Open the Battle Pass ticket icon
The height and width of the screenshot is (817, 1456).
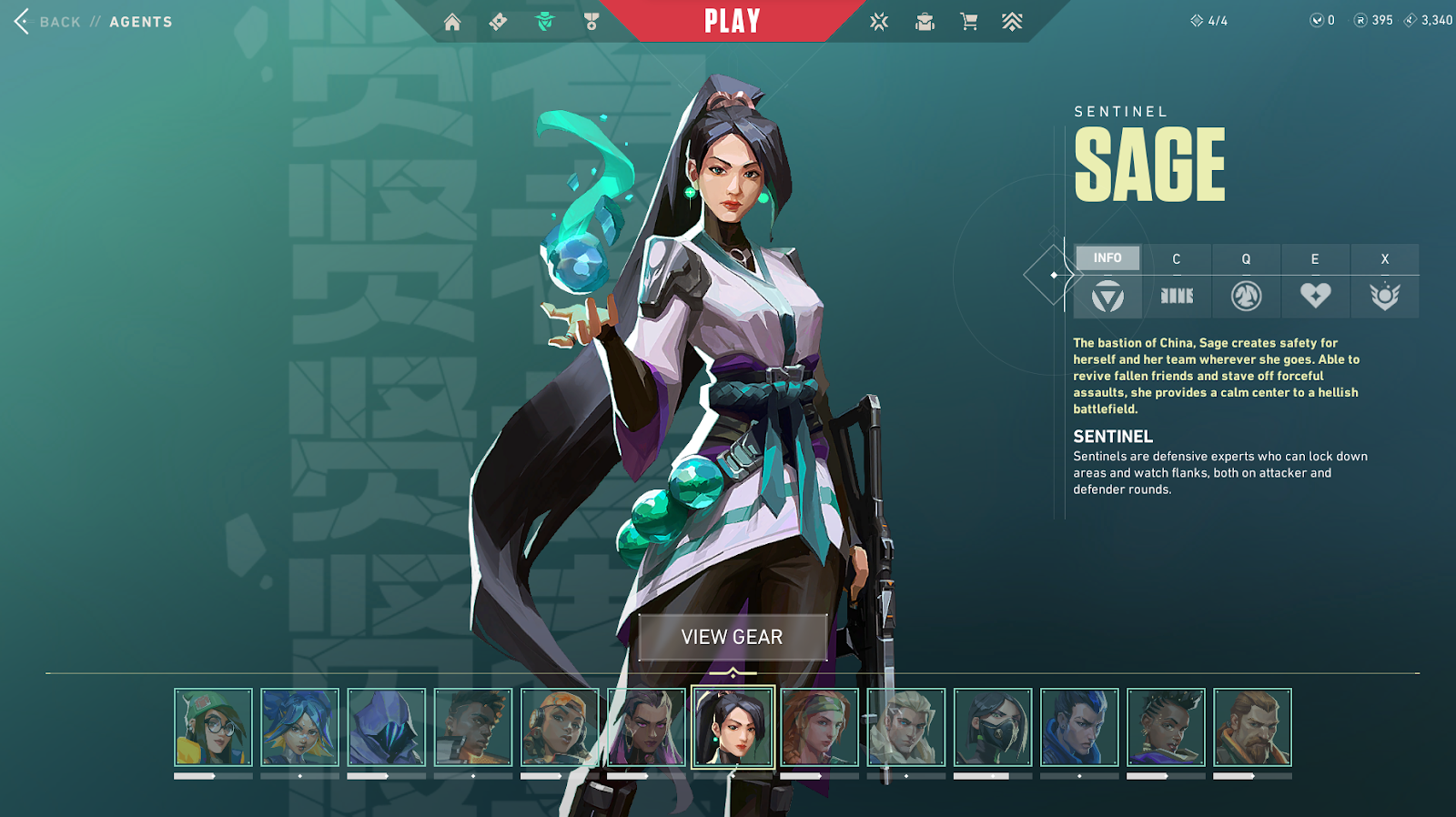(498, 22)
